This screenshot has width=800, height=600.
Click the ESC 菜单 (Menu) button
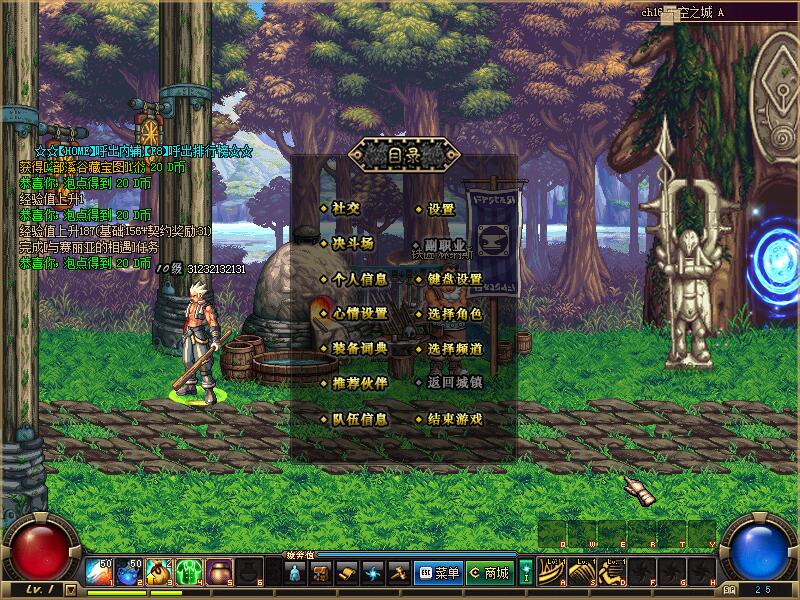pyautogui.click(x=438, y=573)
